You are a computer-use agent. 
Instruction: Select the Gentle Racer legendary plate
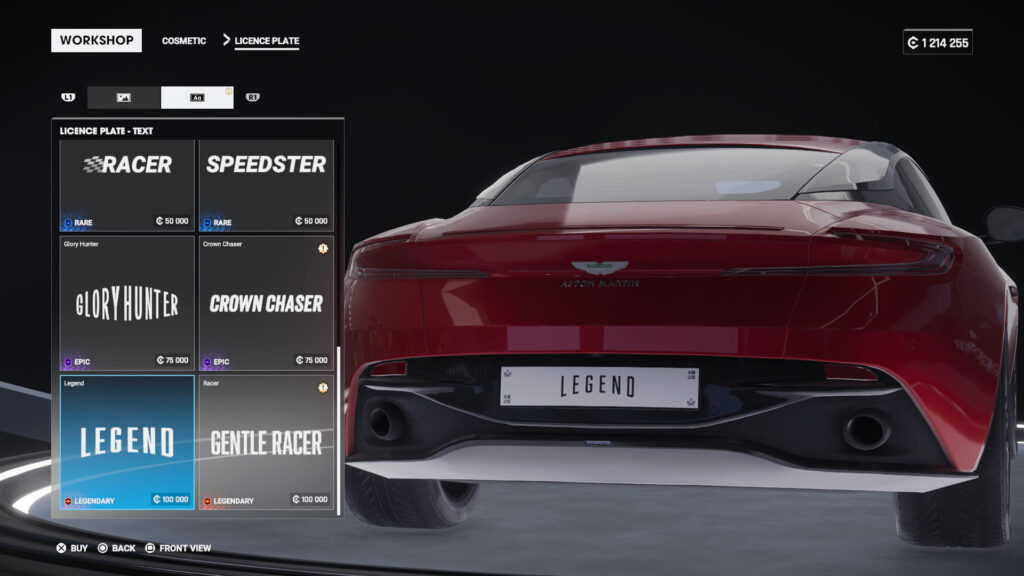point(266,442)
